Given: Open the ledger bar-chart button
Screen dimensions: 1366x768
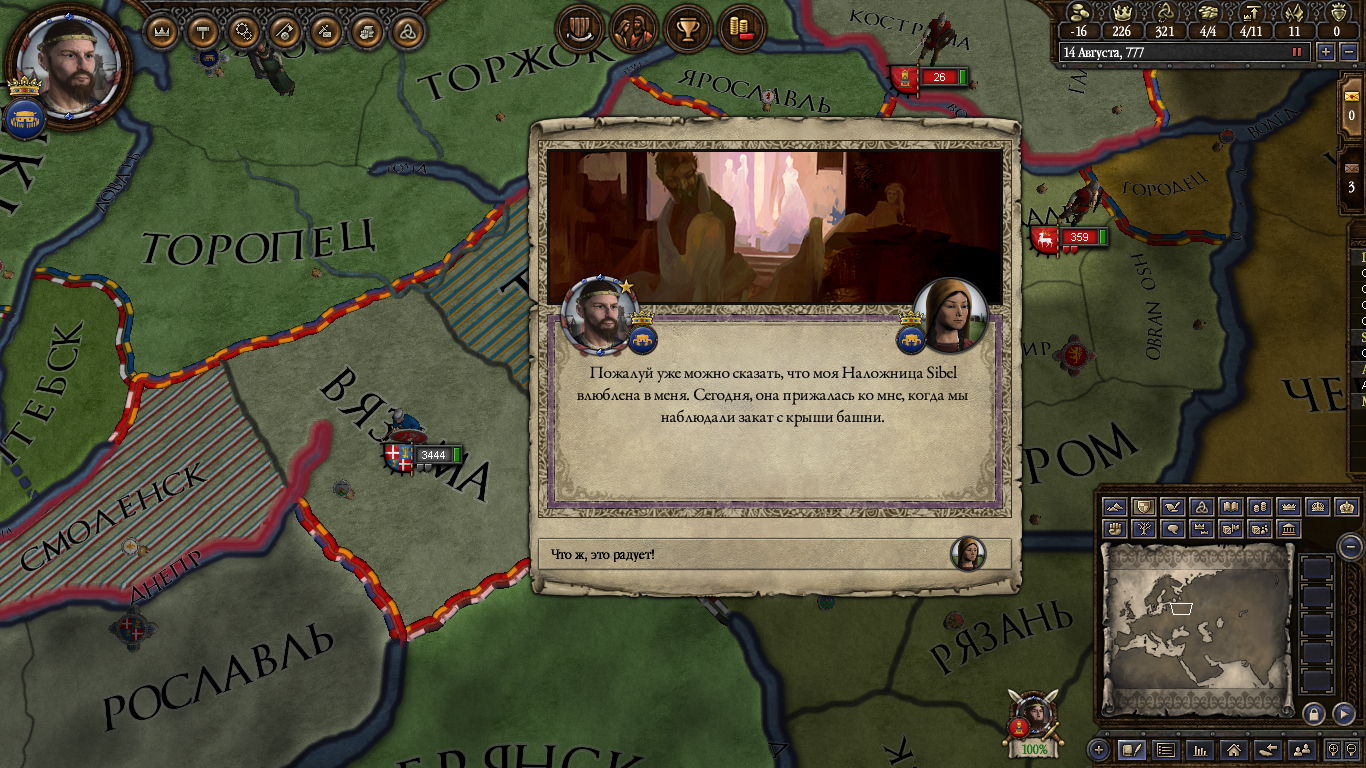Looking at the screenshot, I should (1199, 749).
